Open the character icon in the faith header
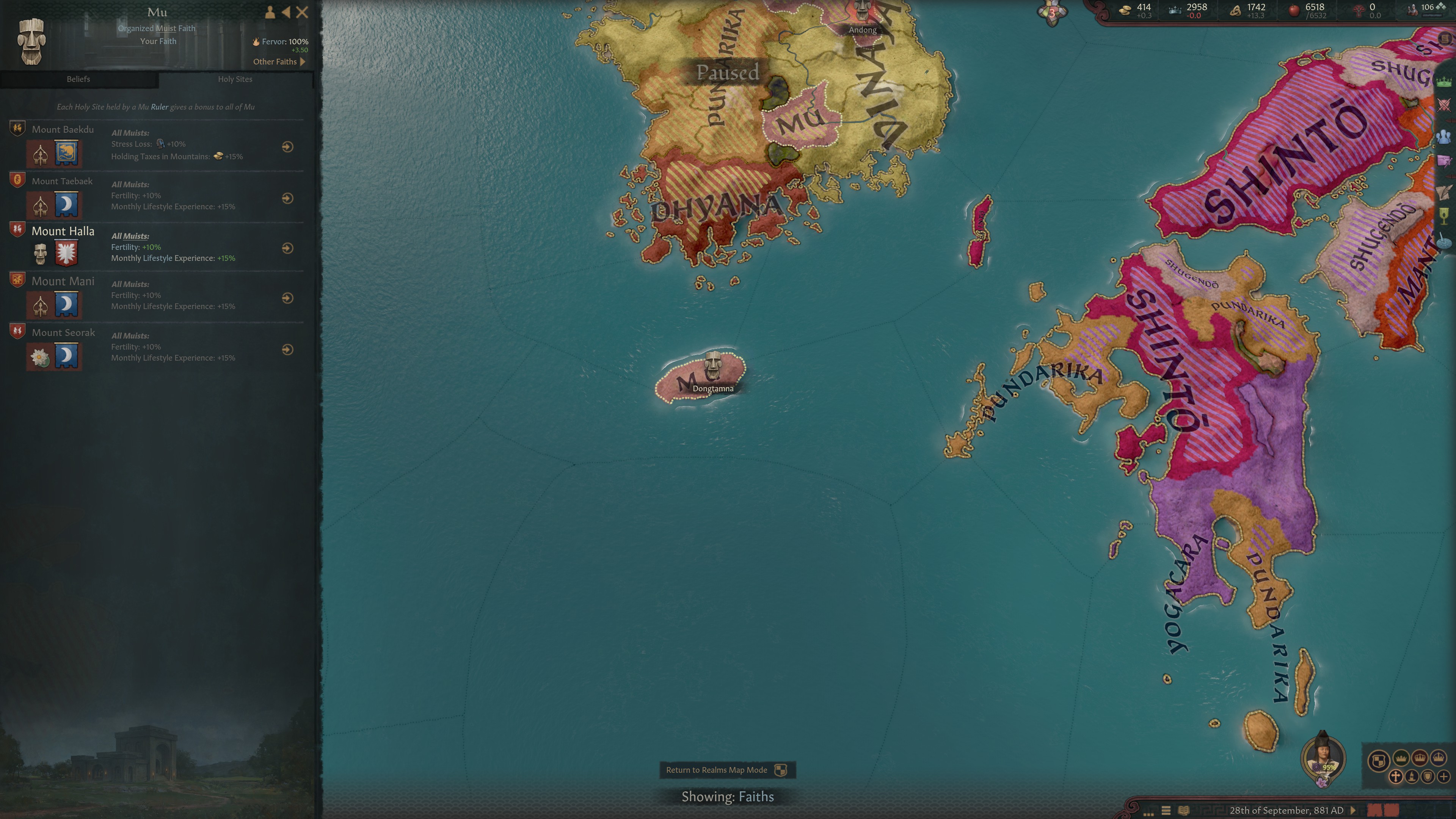 coord(270,12)
